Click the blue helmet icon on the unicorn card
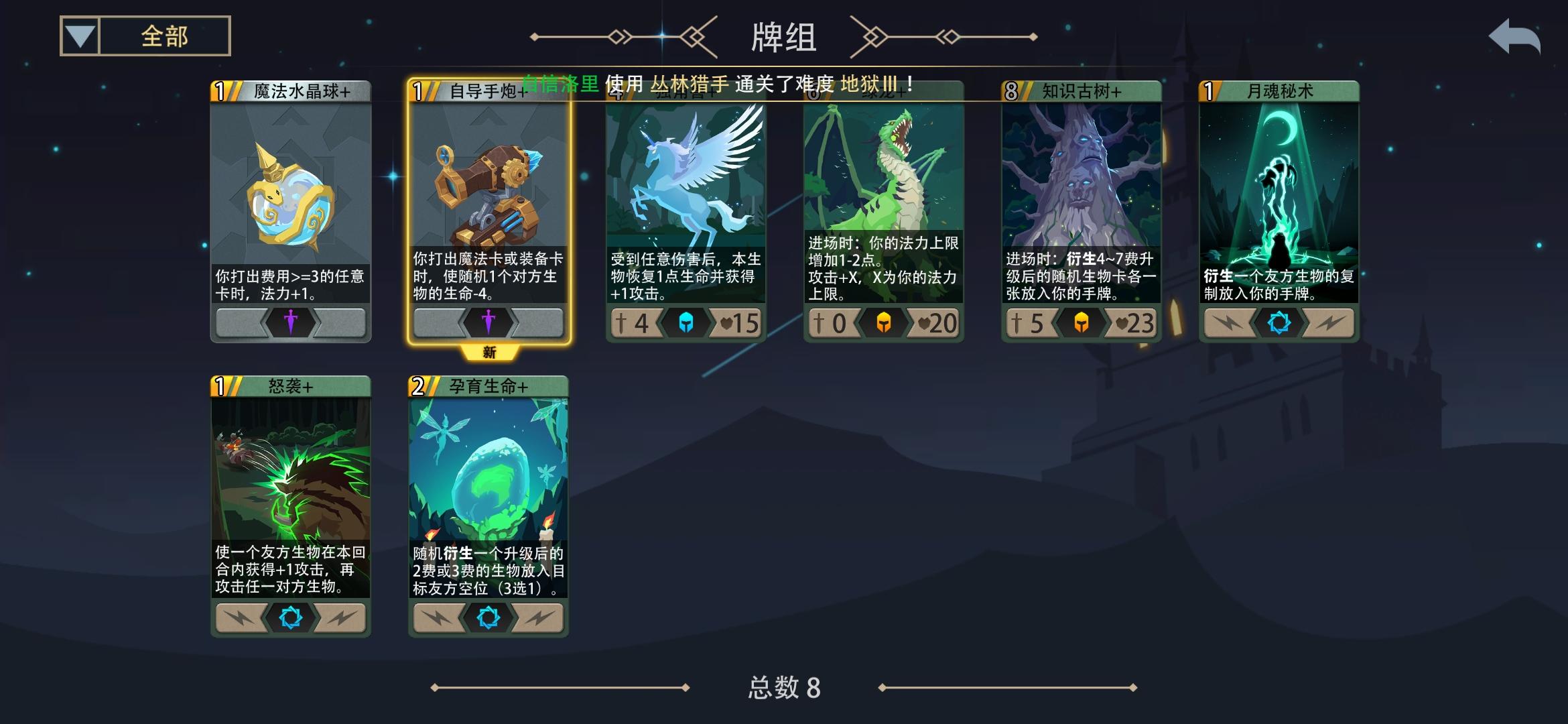The width and height of the screenshot is (1568, 724). click(685, 322)
